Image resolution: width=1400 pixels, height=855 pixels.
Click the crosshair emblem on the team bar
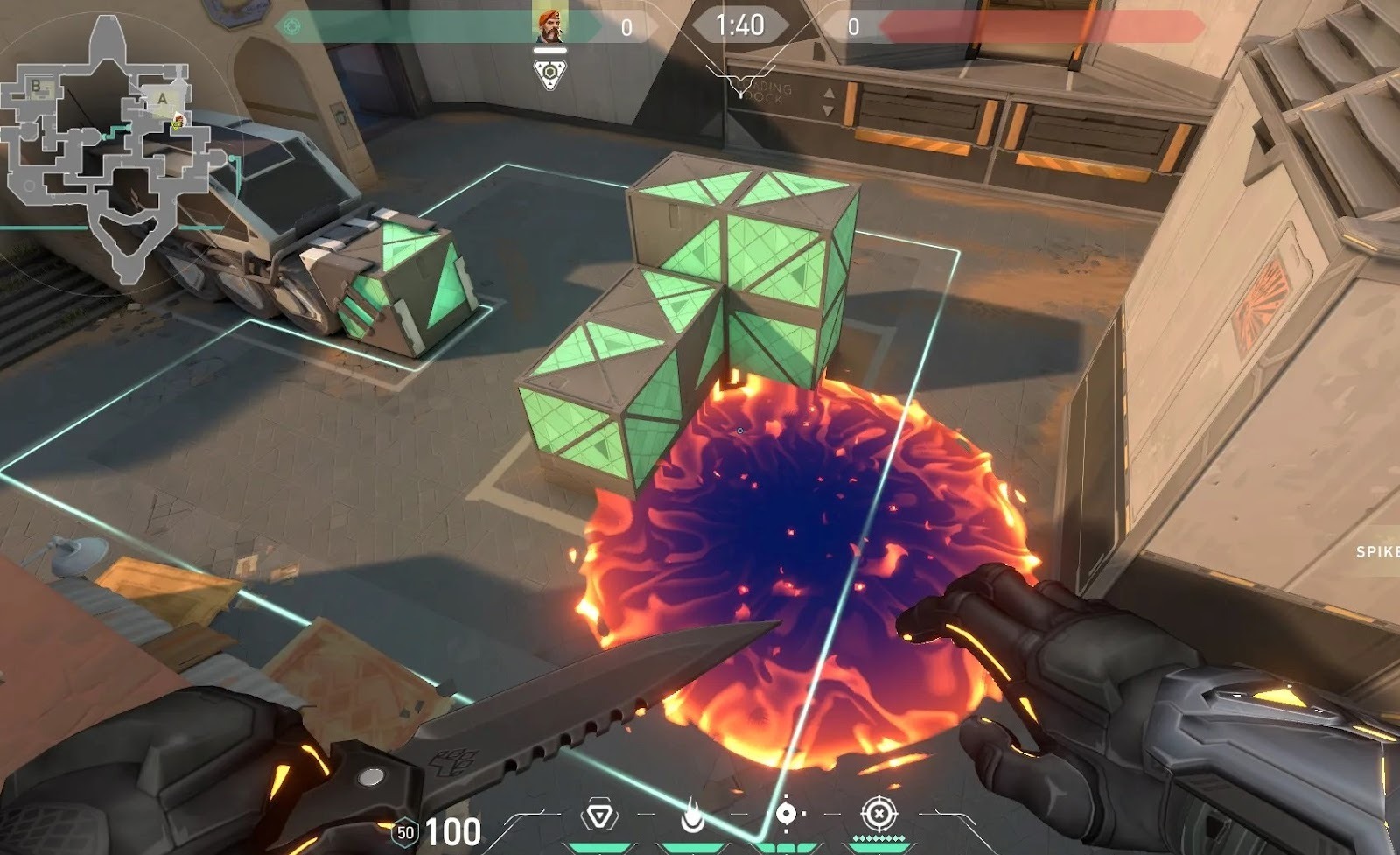[292, 26]
